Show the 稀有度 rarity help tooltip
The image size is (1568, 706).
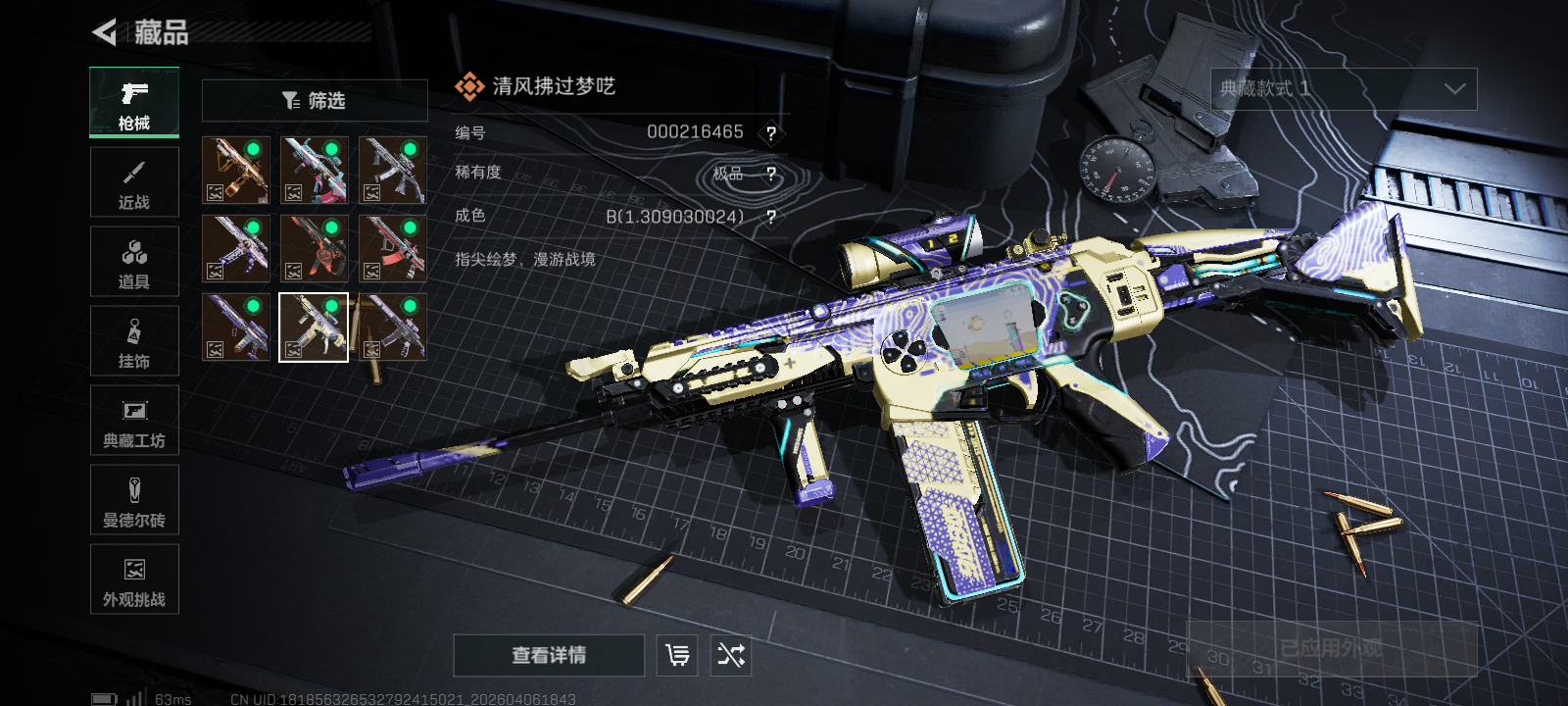771,175
